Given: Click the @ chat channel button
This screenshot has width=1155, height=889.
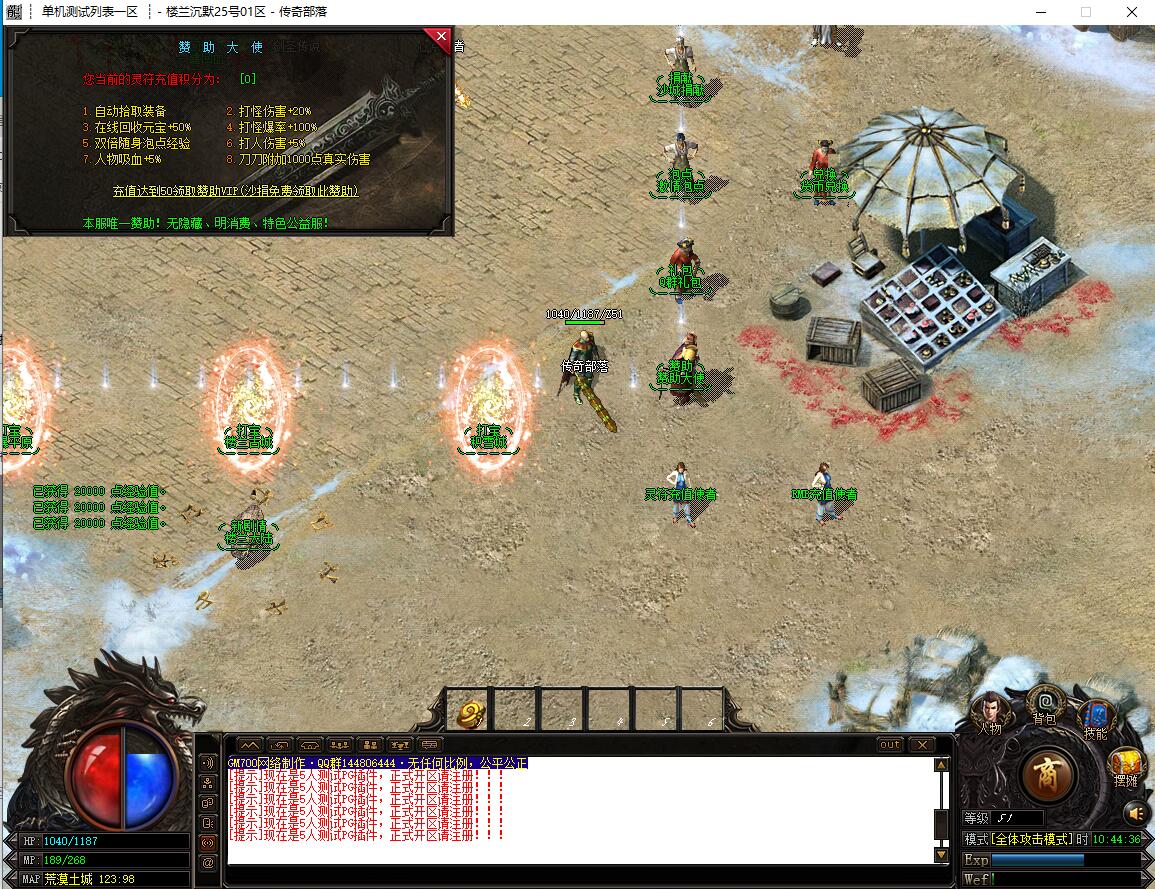Looking at the screenshot, I should click(x=208, y=863).
